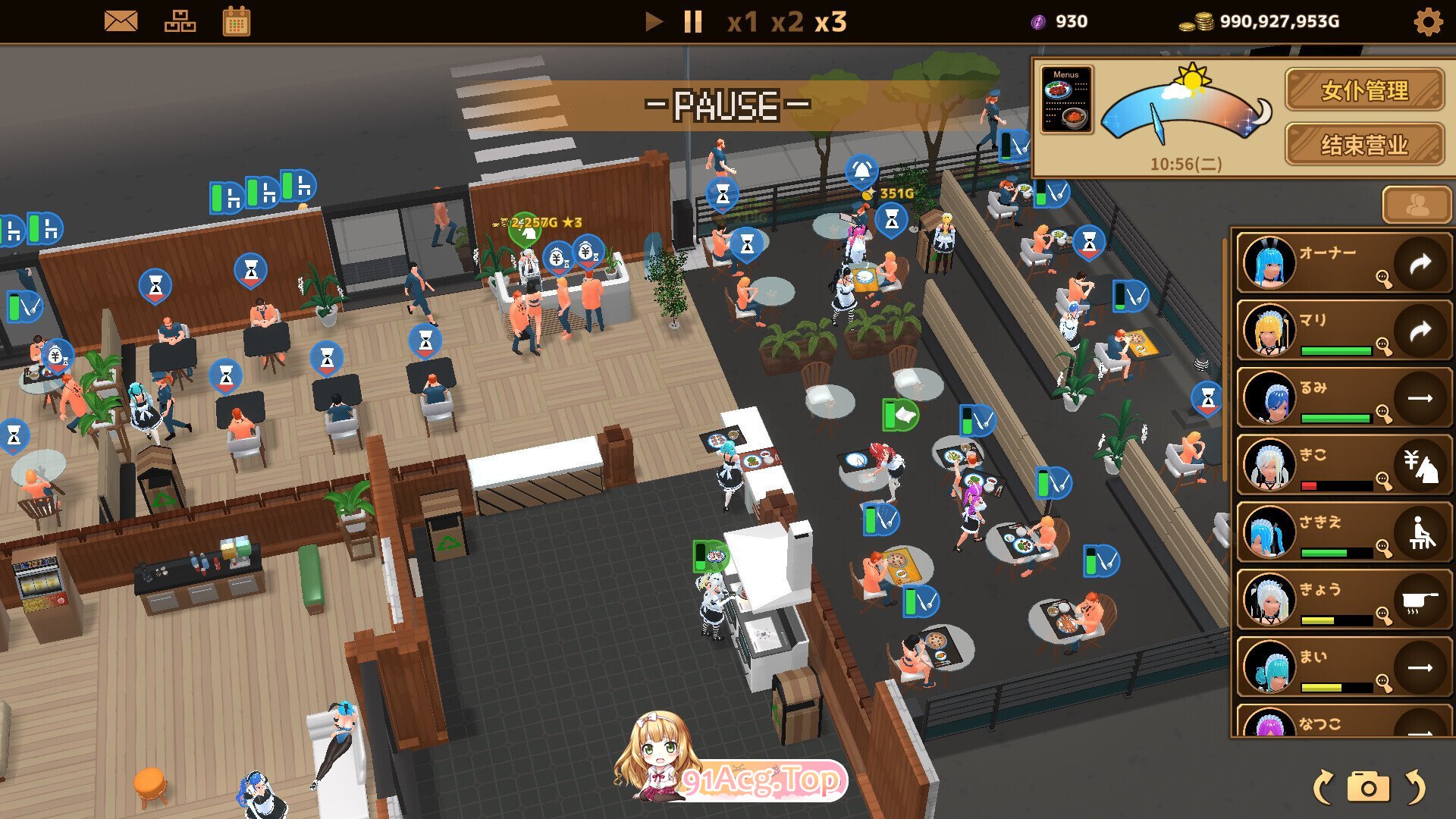Viewport: 1456px width, 819px height.
Task: Resume the game with the play button
Action: [x=653, y=21]
